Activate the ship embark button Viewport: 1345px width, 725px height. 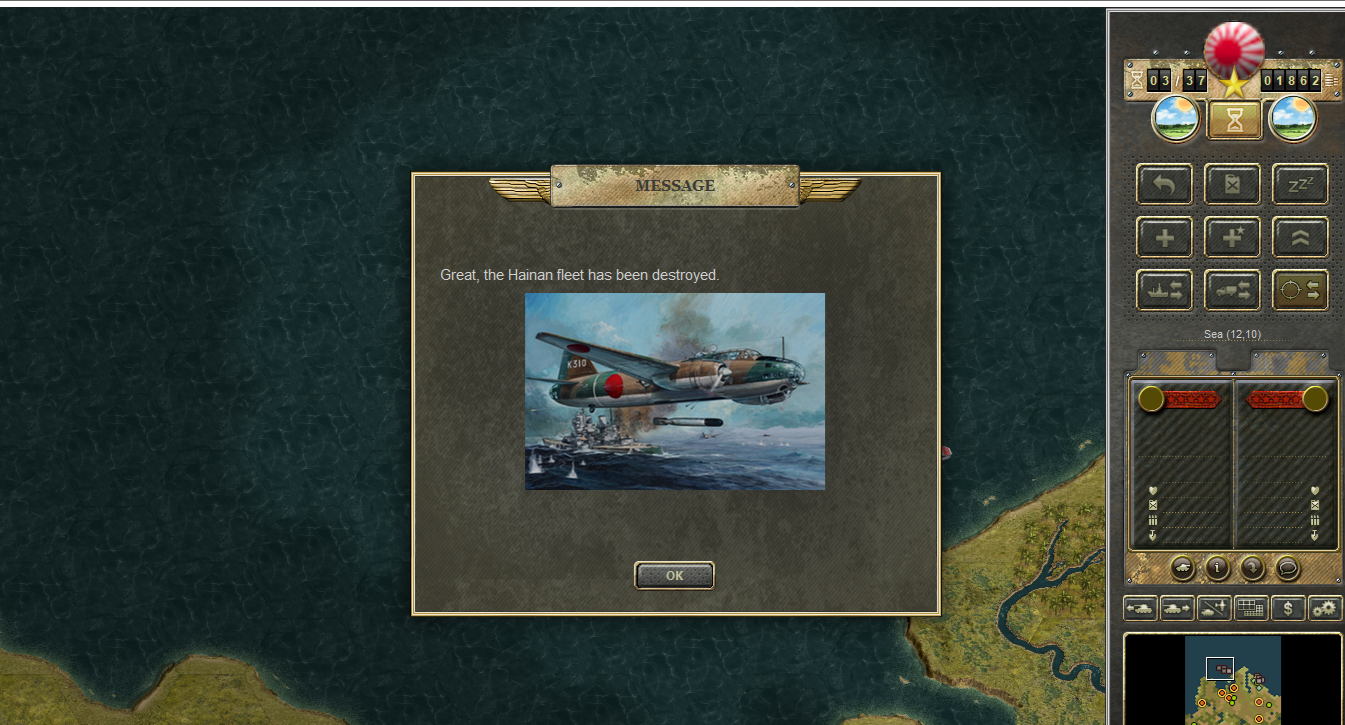[x=1164, y=290]
